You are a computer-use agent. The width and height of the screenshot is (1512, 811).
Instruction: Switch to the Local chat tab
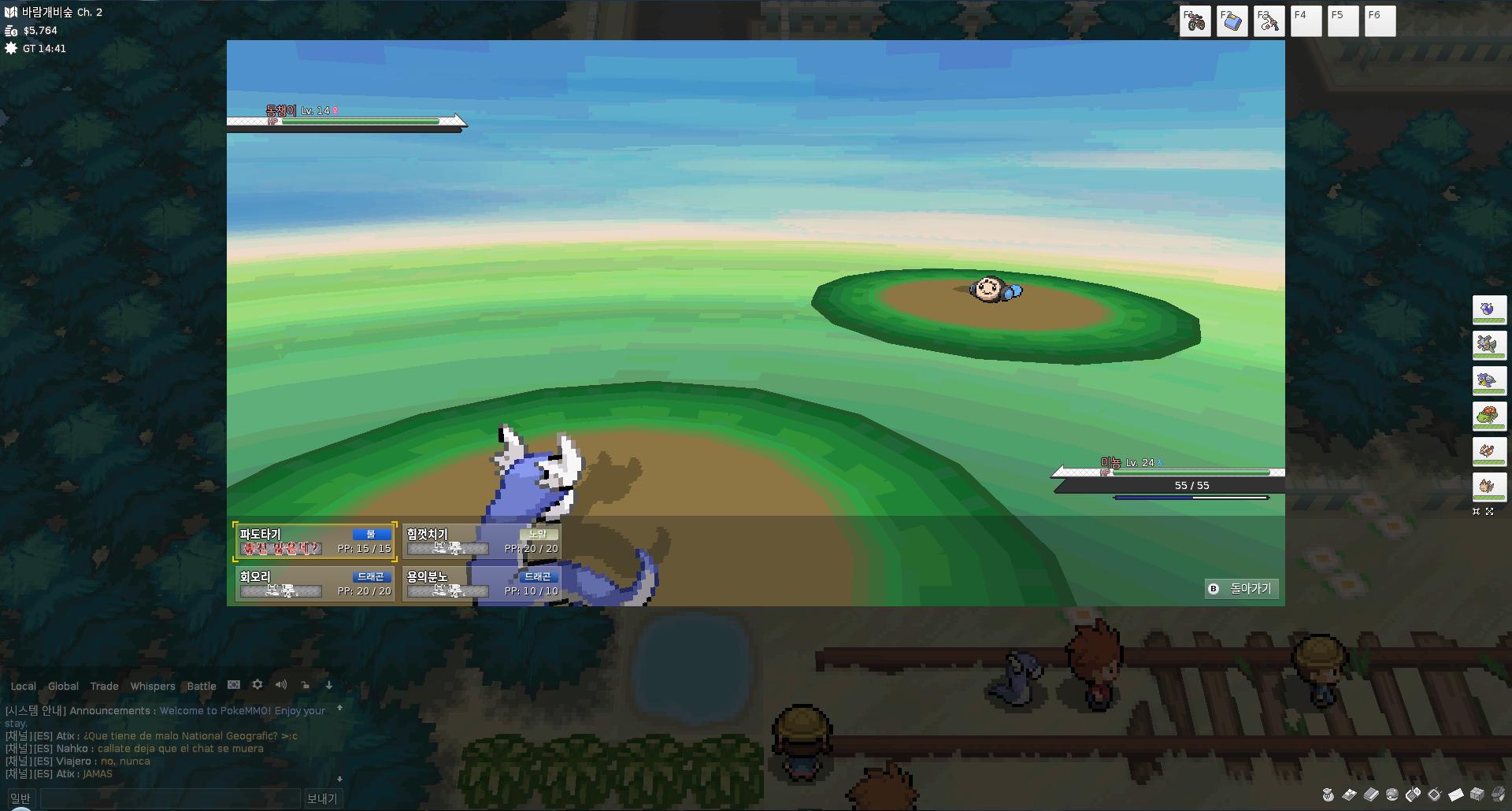[24, 687]
